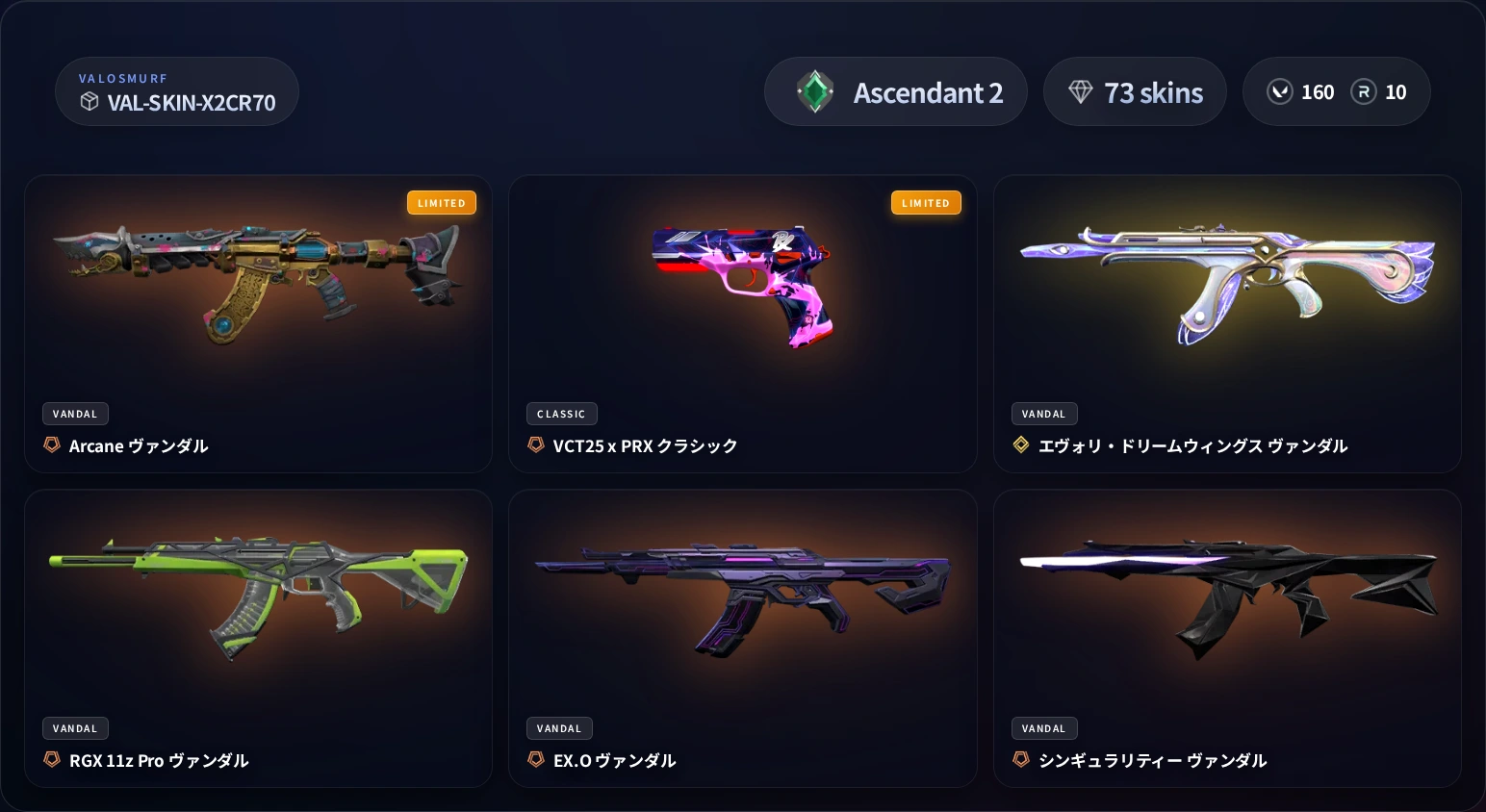The image size is (1486, 812).
Task: Click the rarity icon next to EX.O ヴァンダル
Action: (x=536, y=760)
